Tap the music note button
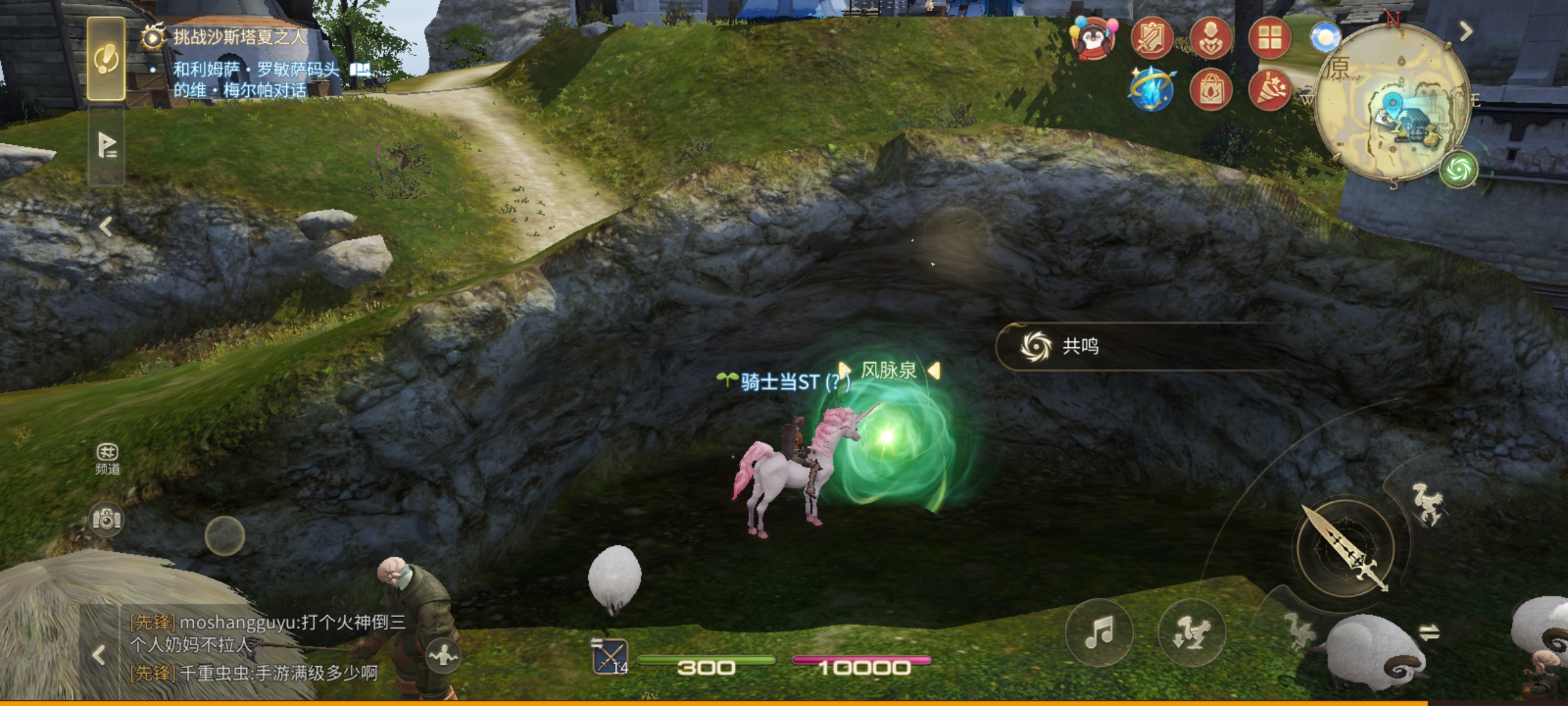Image resolution: width=1568 pixels, height=706 pixels. click(1099, 632)
